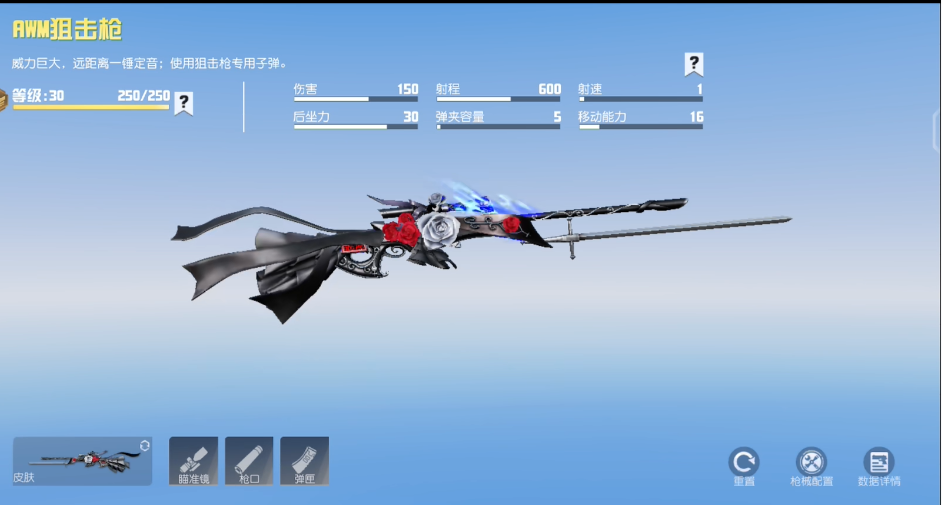Show the data details (数据详情) panel
Viewport: 942px width, 505px height.
(x=879, y=463)
